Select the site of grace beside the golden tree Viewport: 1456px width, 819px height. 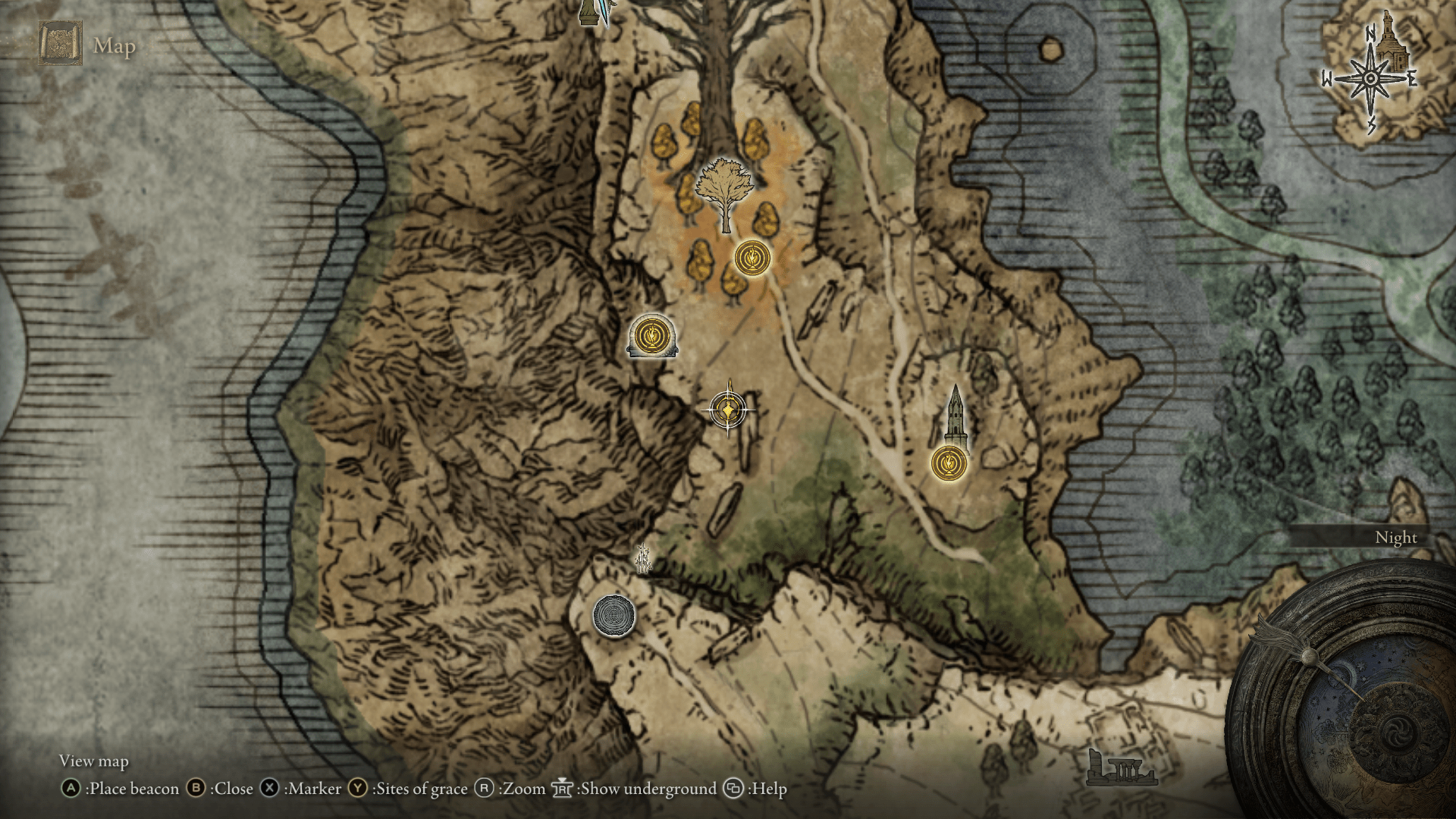752,258
